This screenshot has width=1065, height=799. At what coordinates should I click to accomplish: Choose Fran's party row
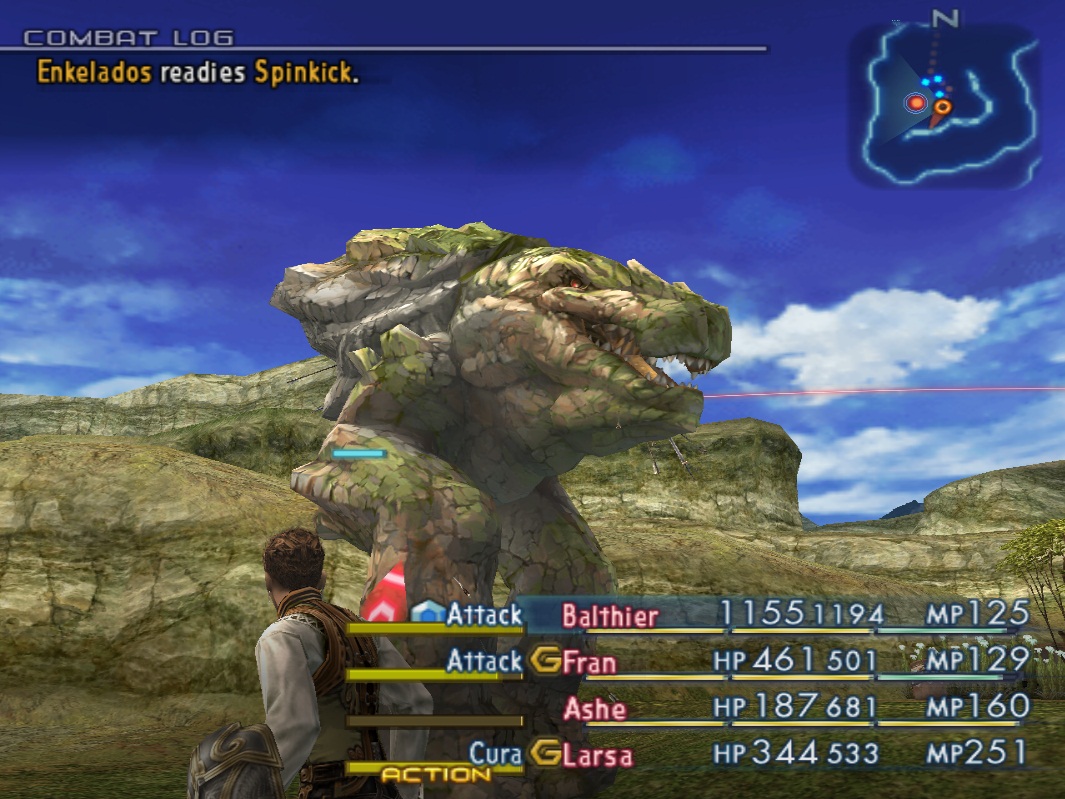coord(590,662)
